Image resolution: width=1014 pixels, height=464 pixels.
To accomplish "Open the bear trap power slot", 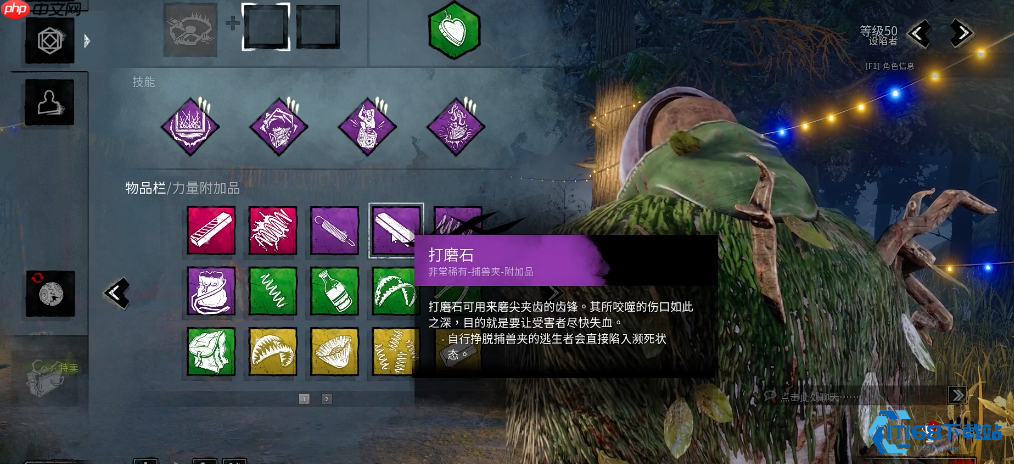I will (x=191, y=27).
